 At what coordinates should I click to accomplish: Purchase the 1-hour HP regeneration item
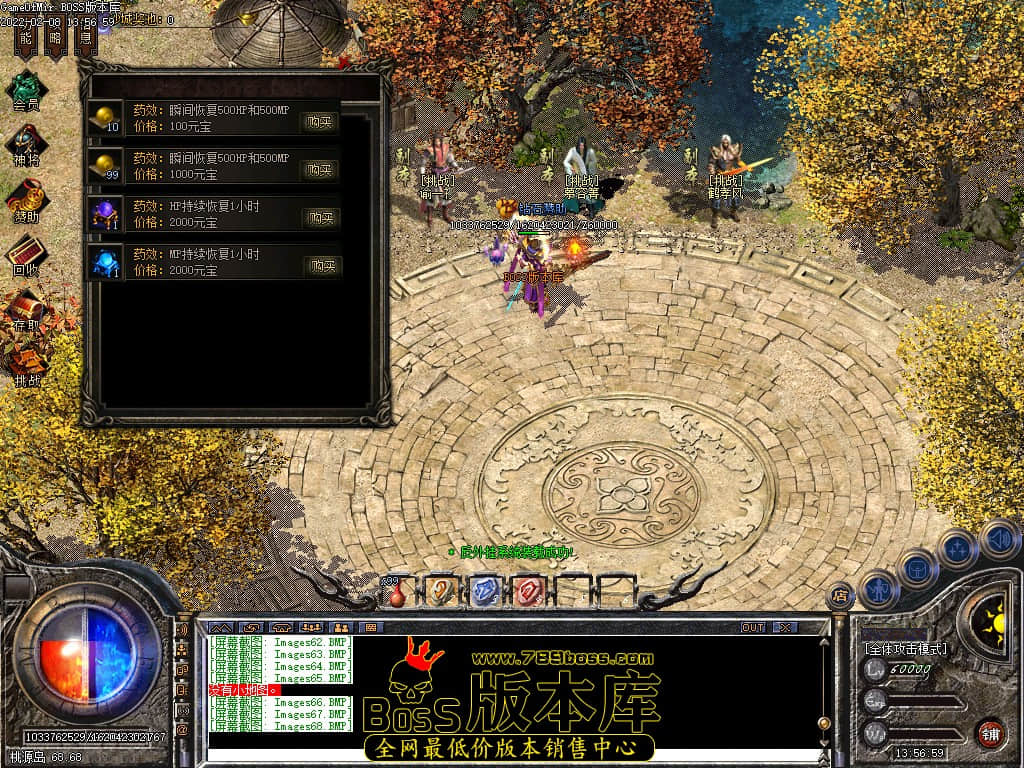click(x=321, y=218)
